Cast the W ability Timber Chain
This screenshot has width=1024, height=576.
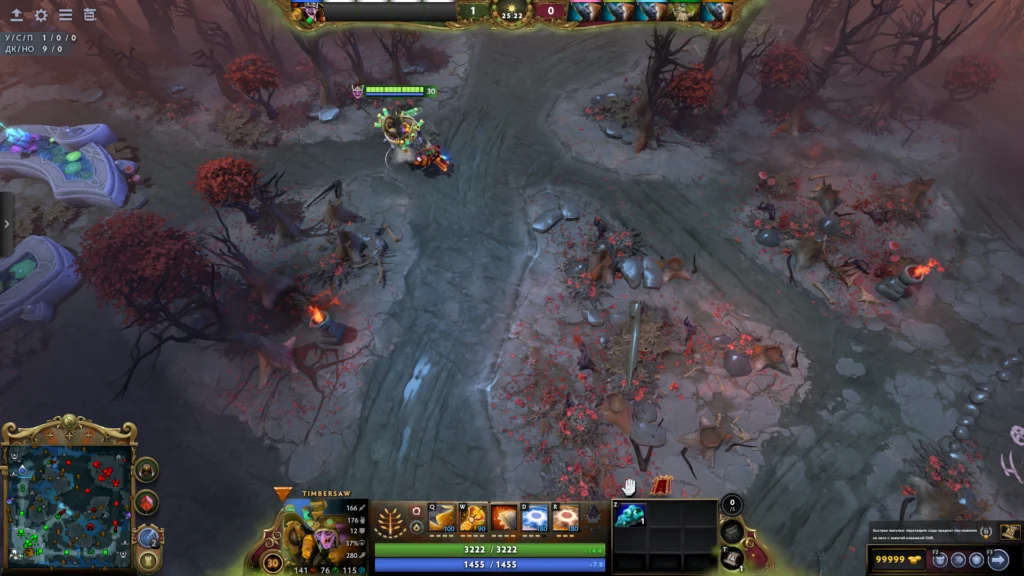click(473, 518)
